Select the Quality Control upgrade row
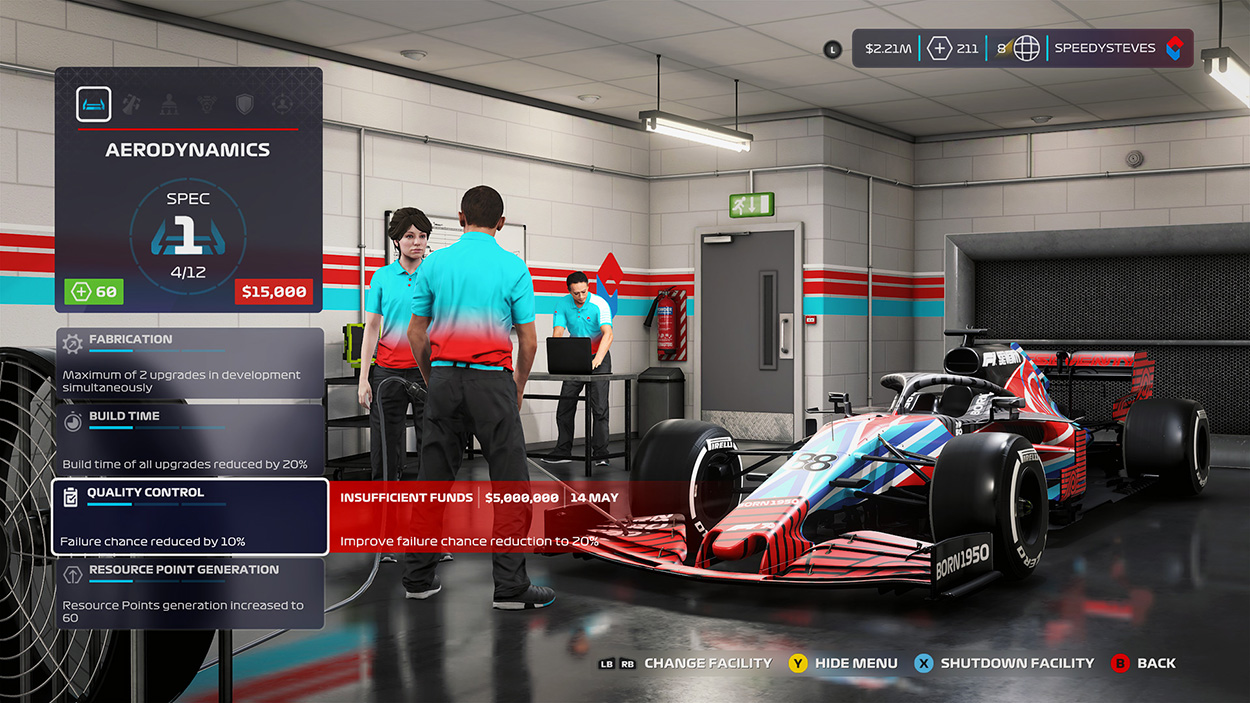1250x703 pixels. [x=189, y=517]
